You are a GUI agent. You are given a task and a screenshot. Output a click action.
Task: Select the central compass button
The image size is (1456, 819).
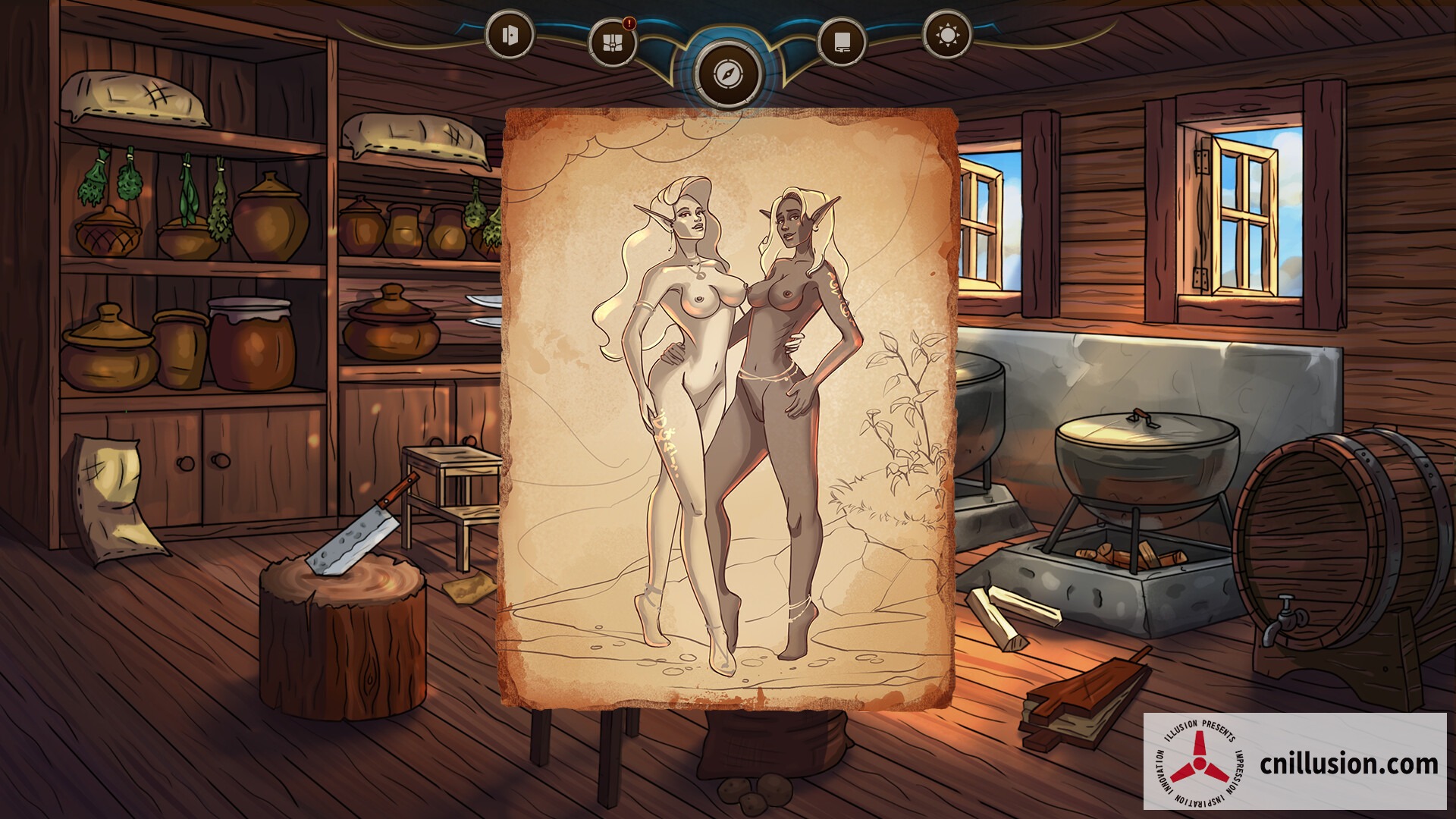728,74
